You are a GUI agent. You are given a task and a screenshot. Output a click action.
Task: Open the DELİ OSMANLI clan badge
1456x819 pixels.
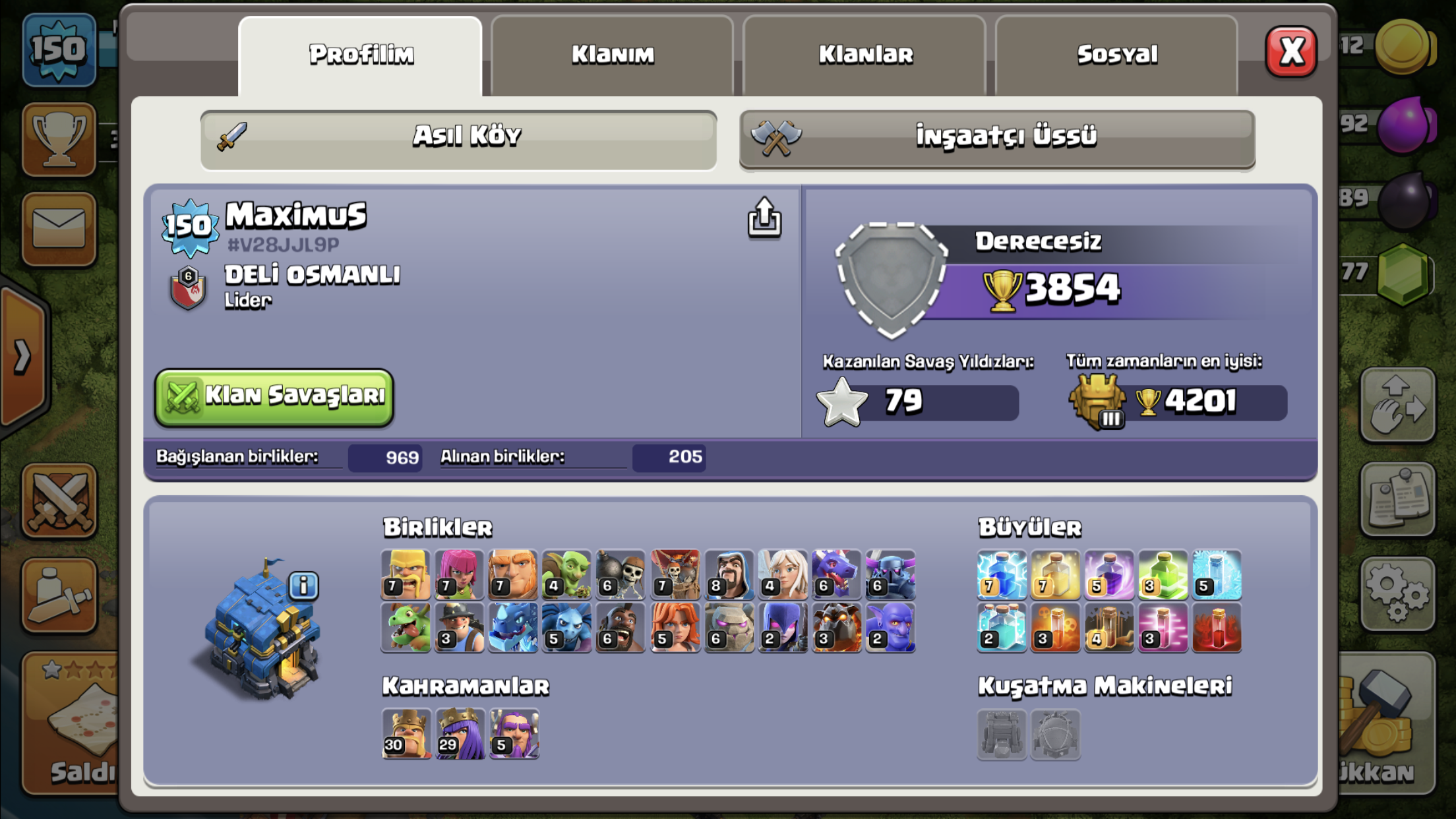[188, 288]
